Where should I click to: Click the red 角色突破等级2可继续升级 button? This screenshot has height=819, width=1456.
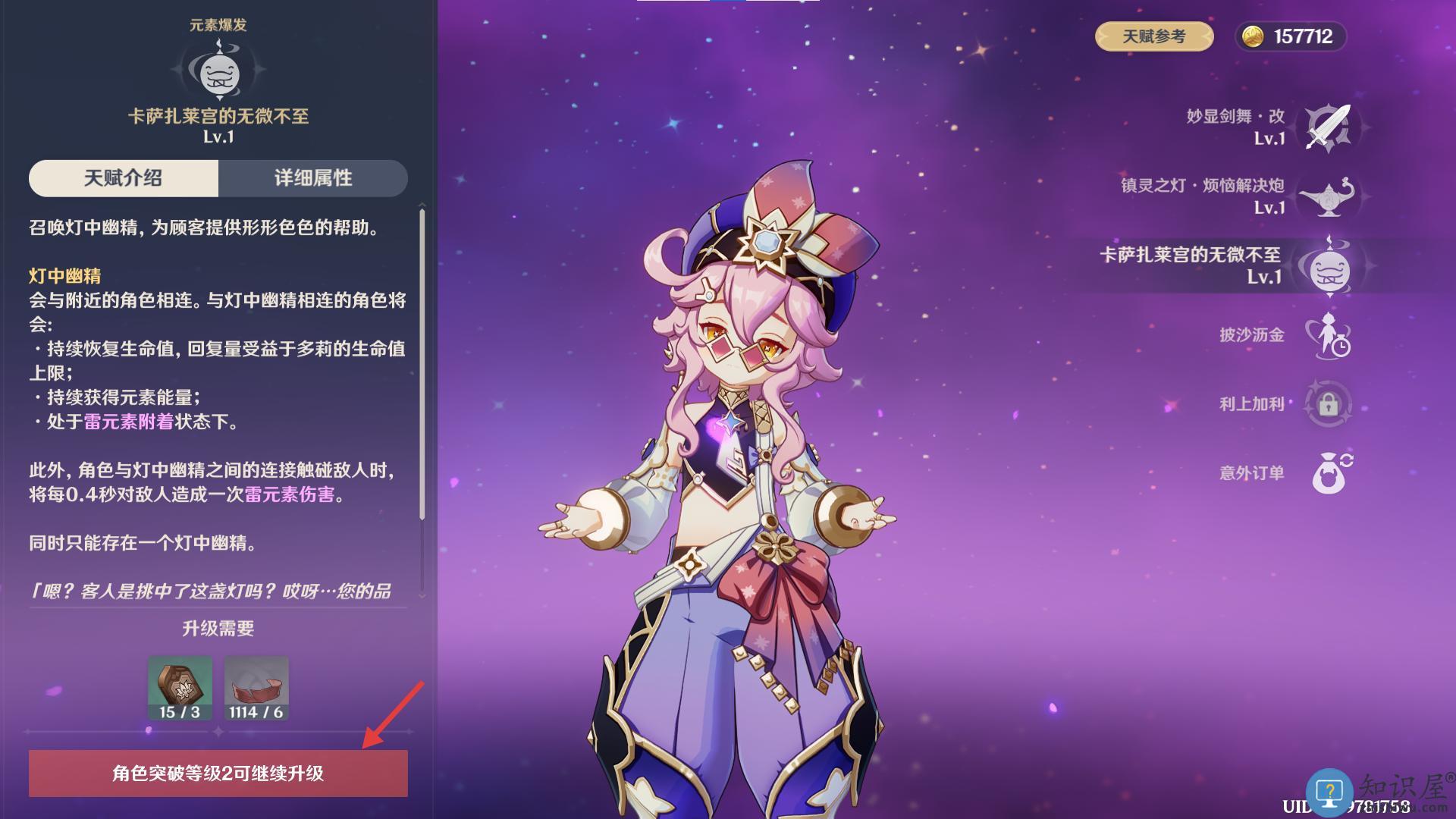coord(218,773)
